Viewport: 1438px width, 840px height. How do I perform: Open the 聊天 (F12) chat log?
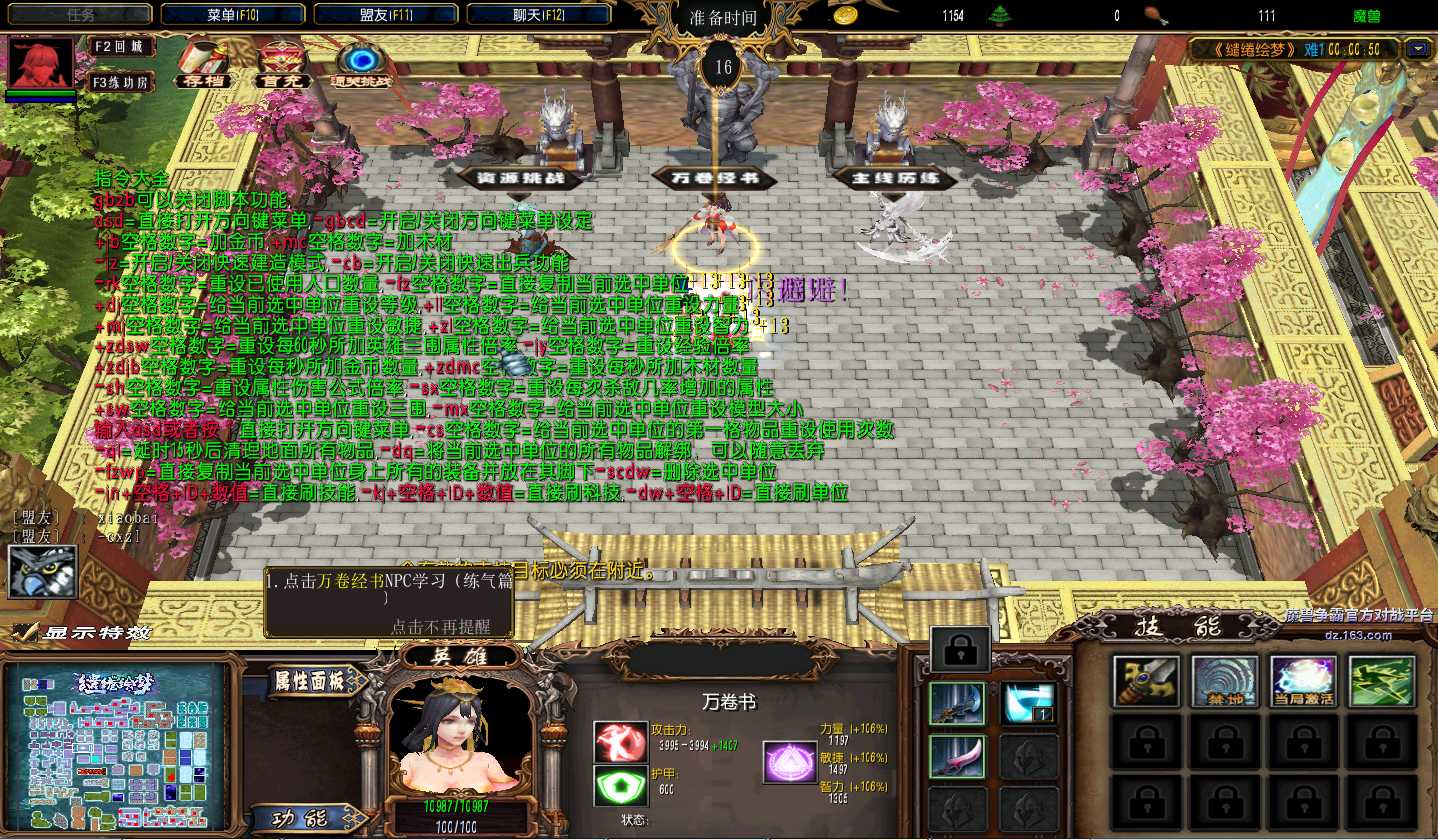point(540,15)
